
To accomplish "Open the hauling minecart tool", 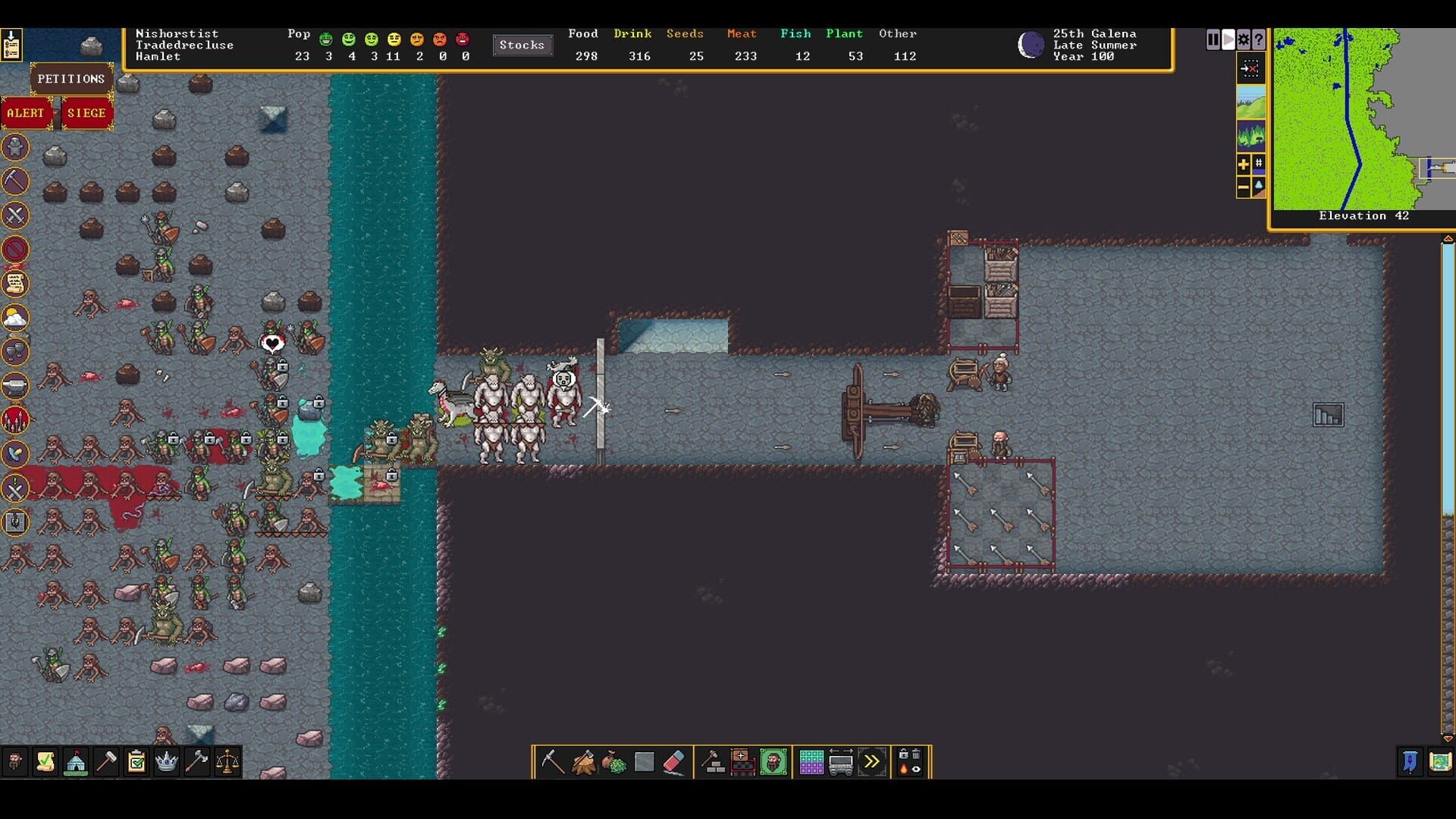I will click(x=840, y=763).
